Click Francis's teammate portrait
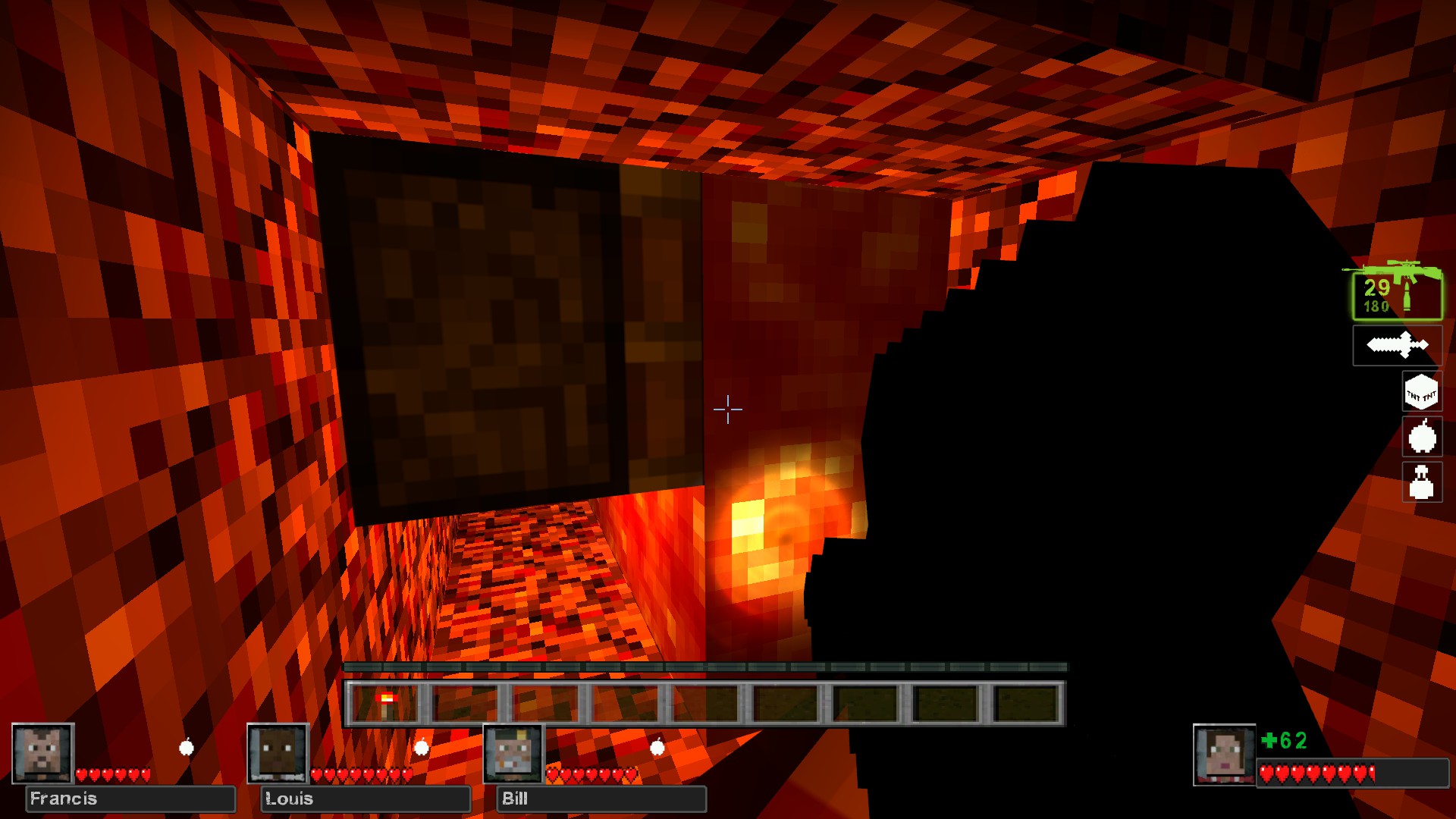The width and height of the screenshot is (1456, 819). click(42, 753)
